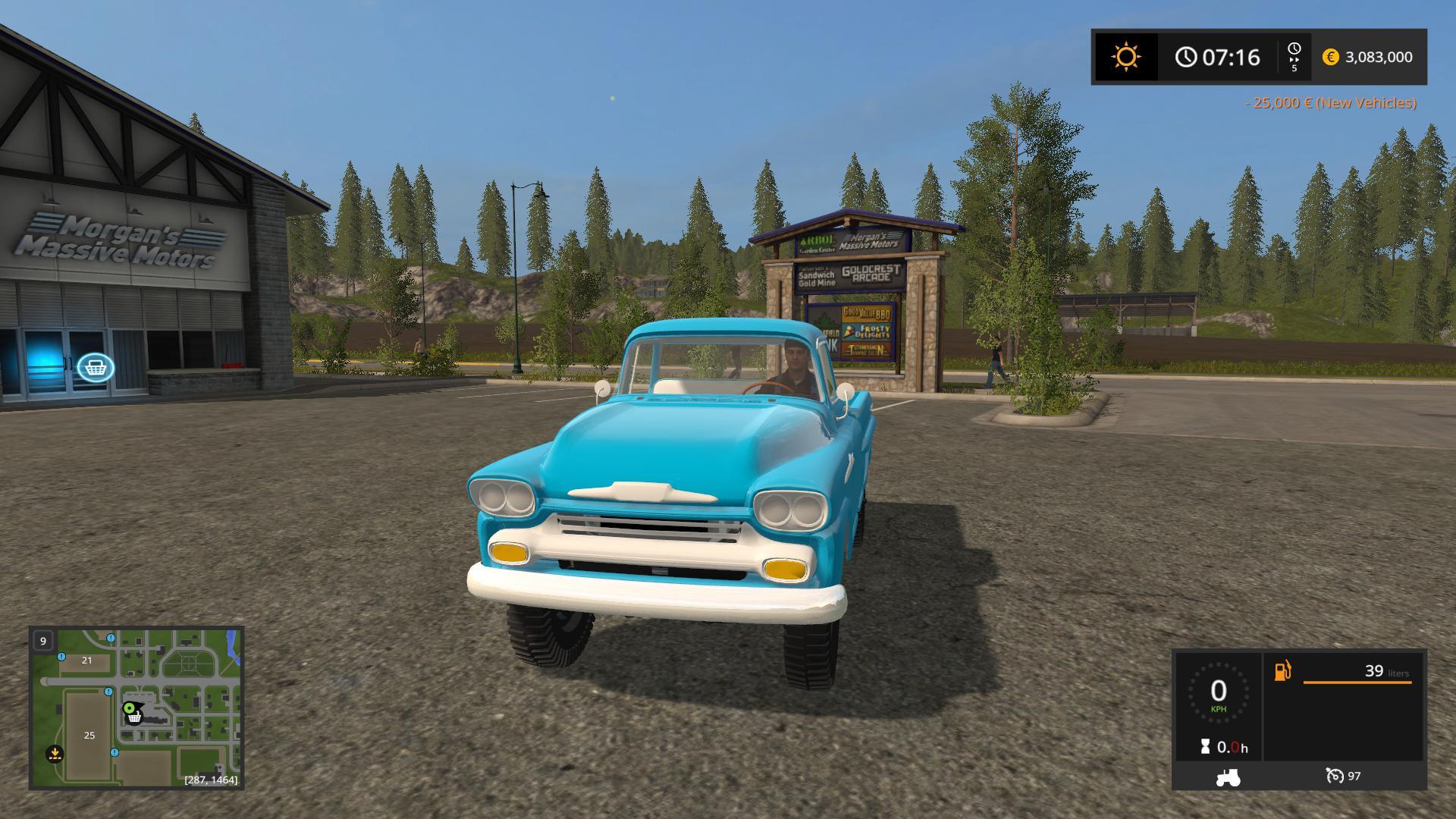
Task: Click the green player position marker on minimap
Action: [x=129, y=708]
